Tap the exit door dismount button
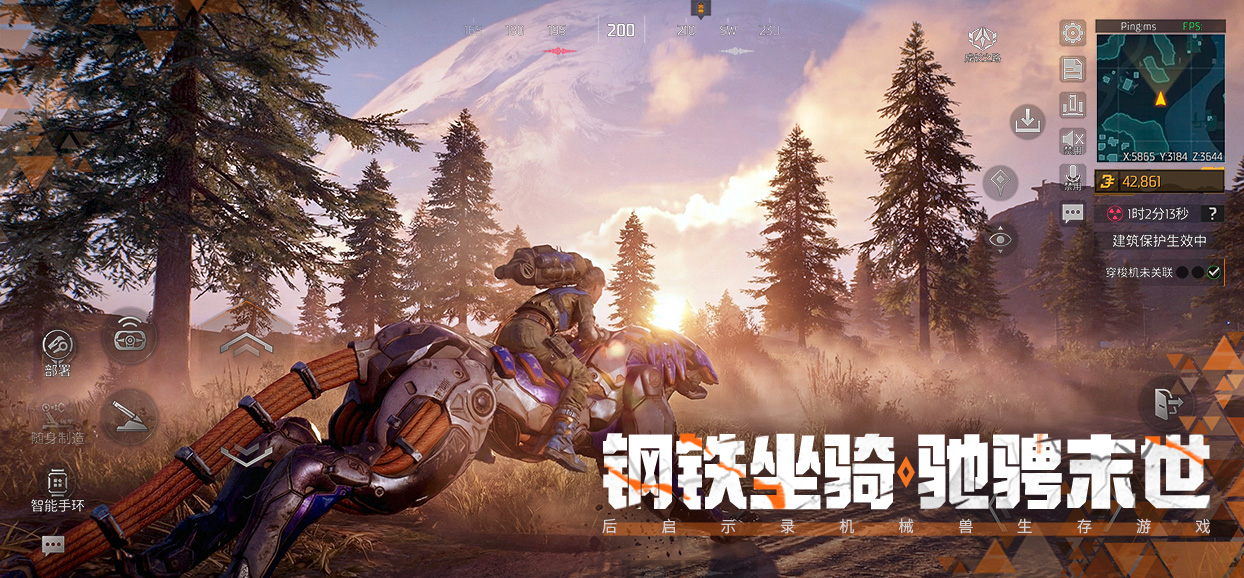This screenshot has width=1244, height=578. pos(1167,404)
